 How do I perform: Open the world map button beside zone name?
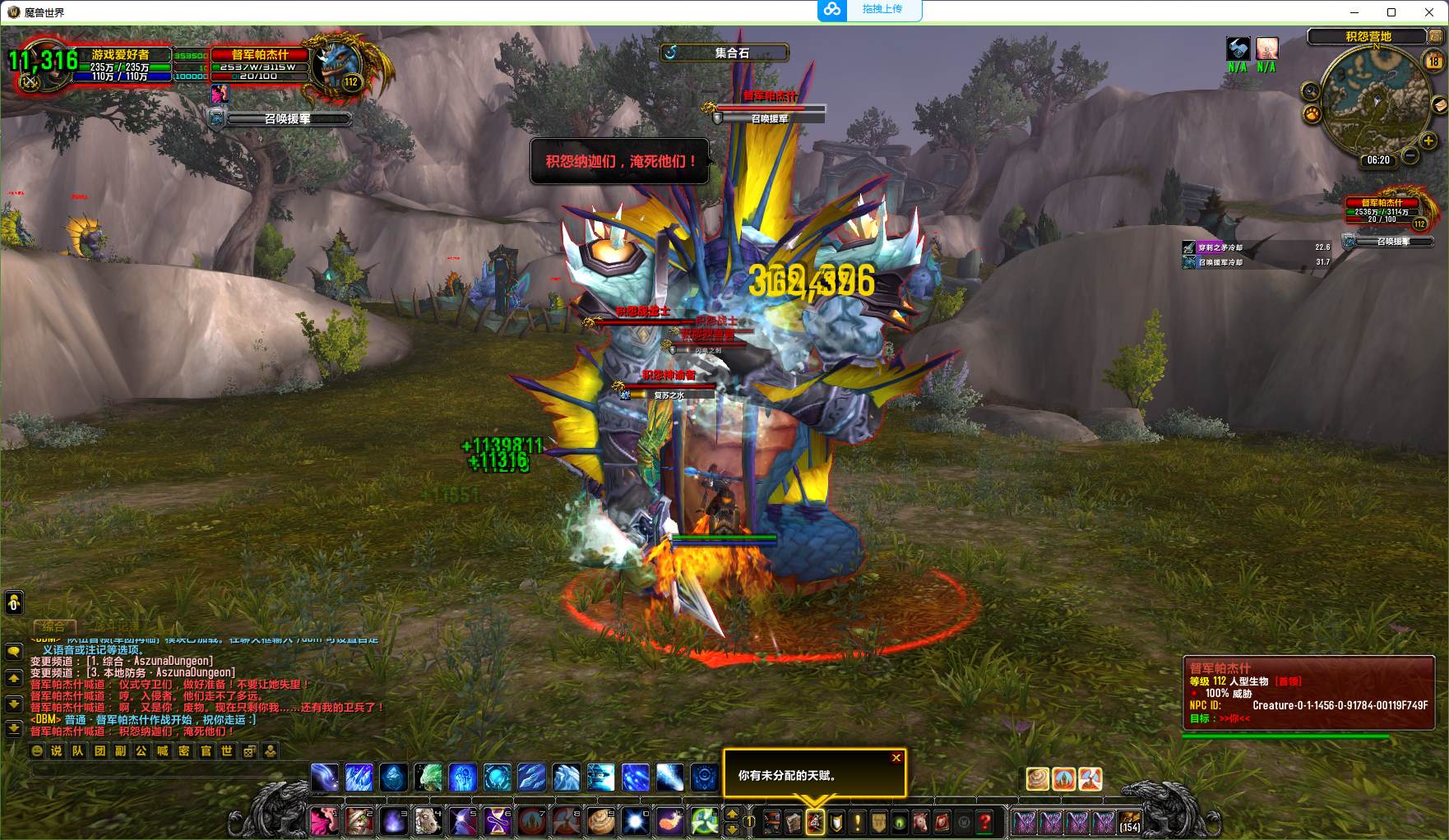coord(1436,37)
